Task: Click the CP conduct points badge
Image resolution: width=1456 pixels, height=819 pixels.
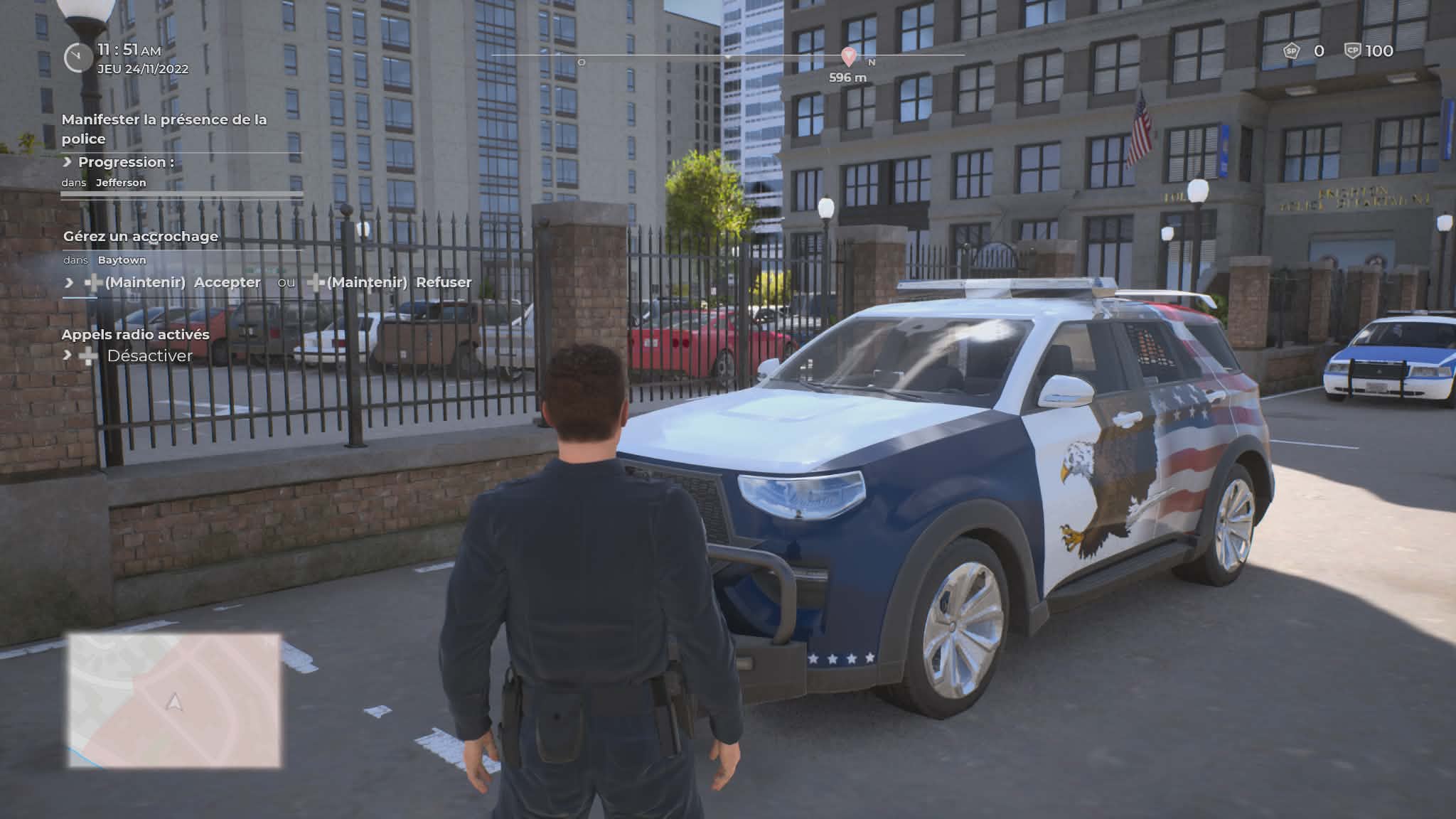Action: point(1352,51)
